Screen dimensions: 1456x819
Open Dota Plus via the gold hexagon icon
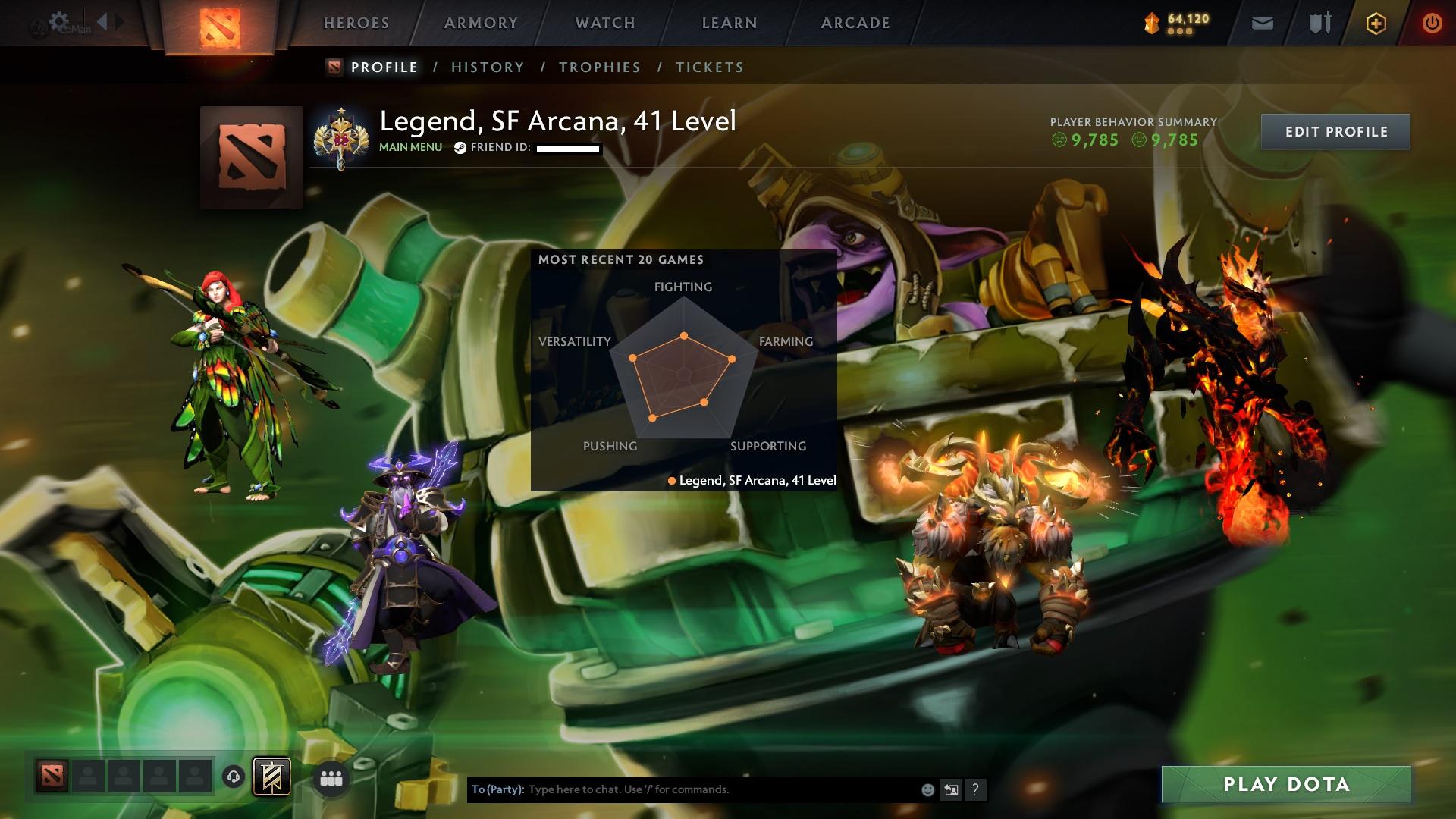click(x=1375, y=23)
